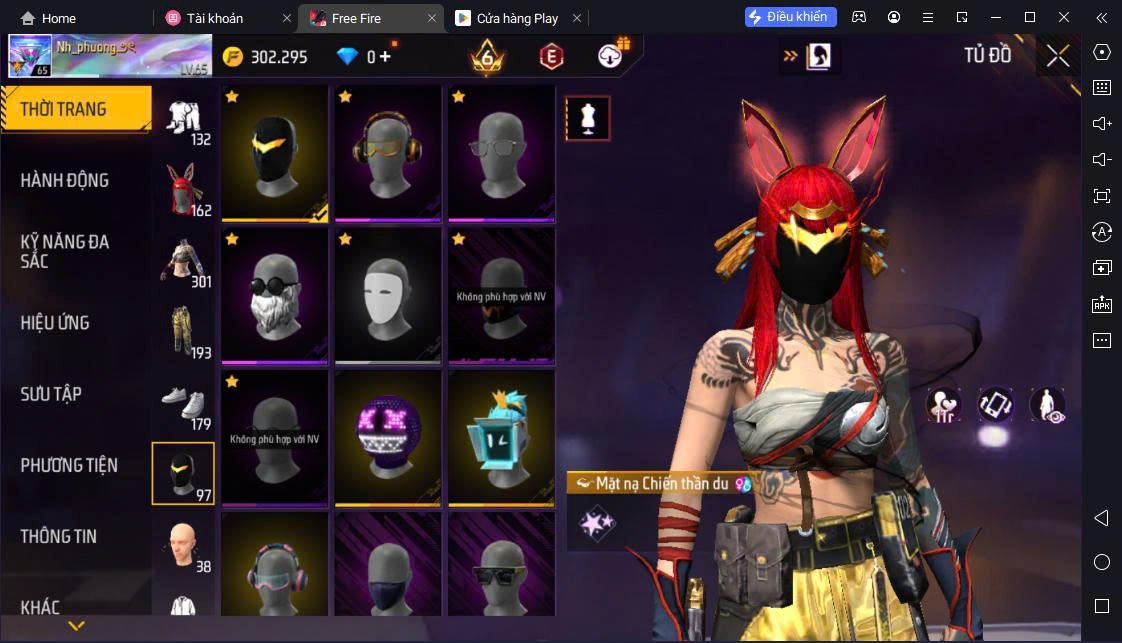Select KỸ NĂNG ĐA SẮC tab
1122x643 pixels.
65,251
